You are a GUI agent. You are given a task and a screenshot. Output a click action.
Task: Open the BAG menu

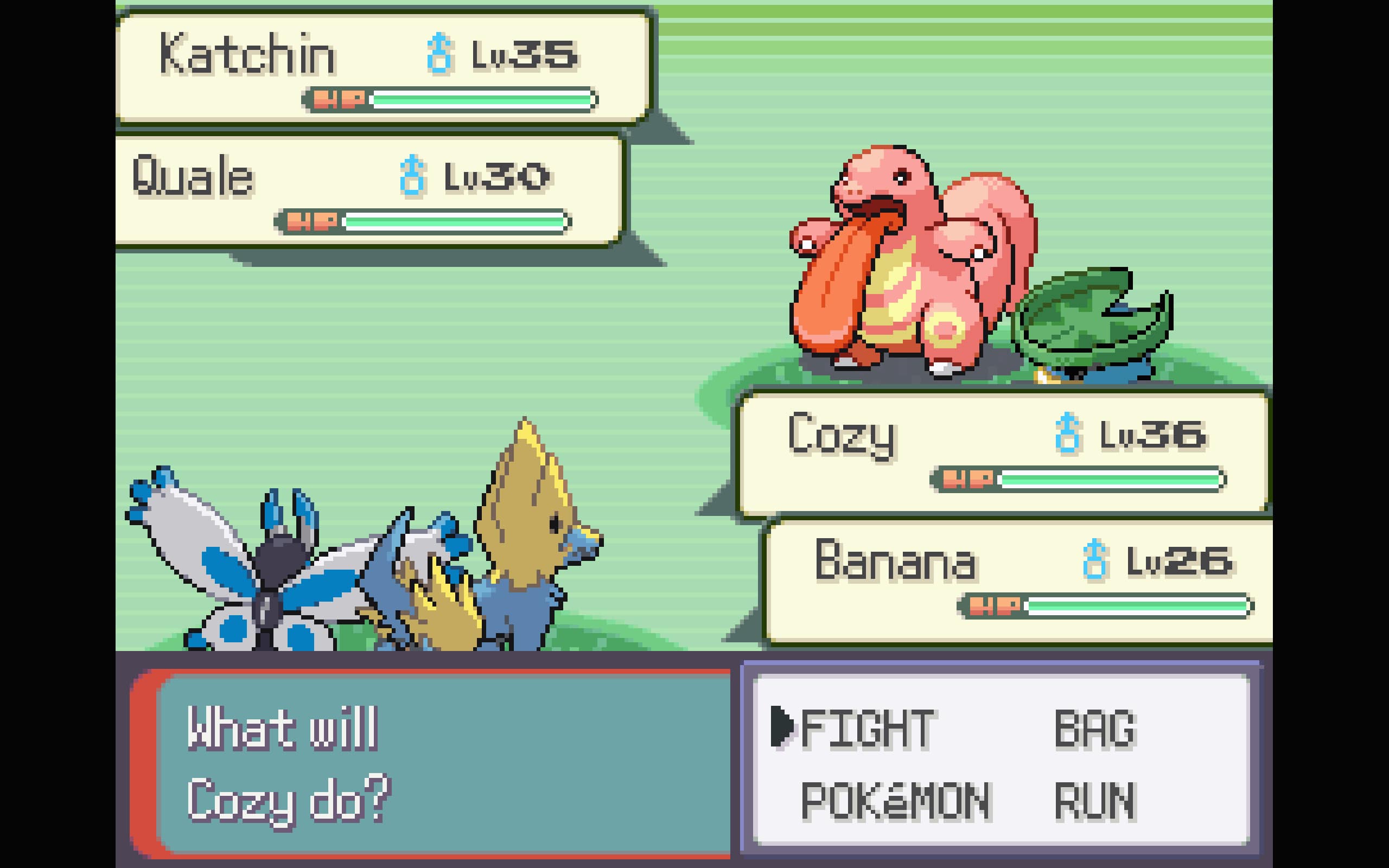point(1096,728)
